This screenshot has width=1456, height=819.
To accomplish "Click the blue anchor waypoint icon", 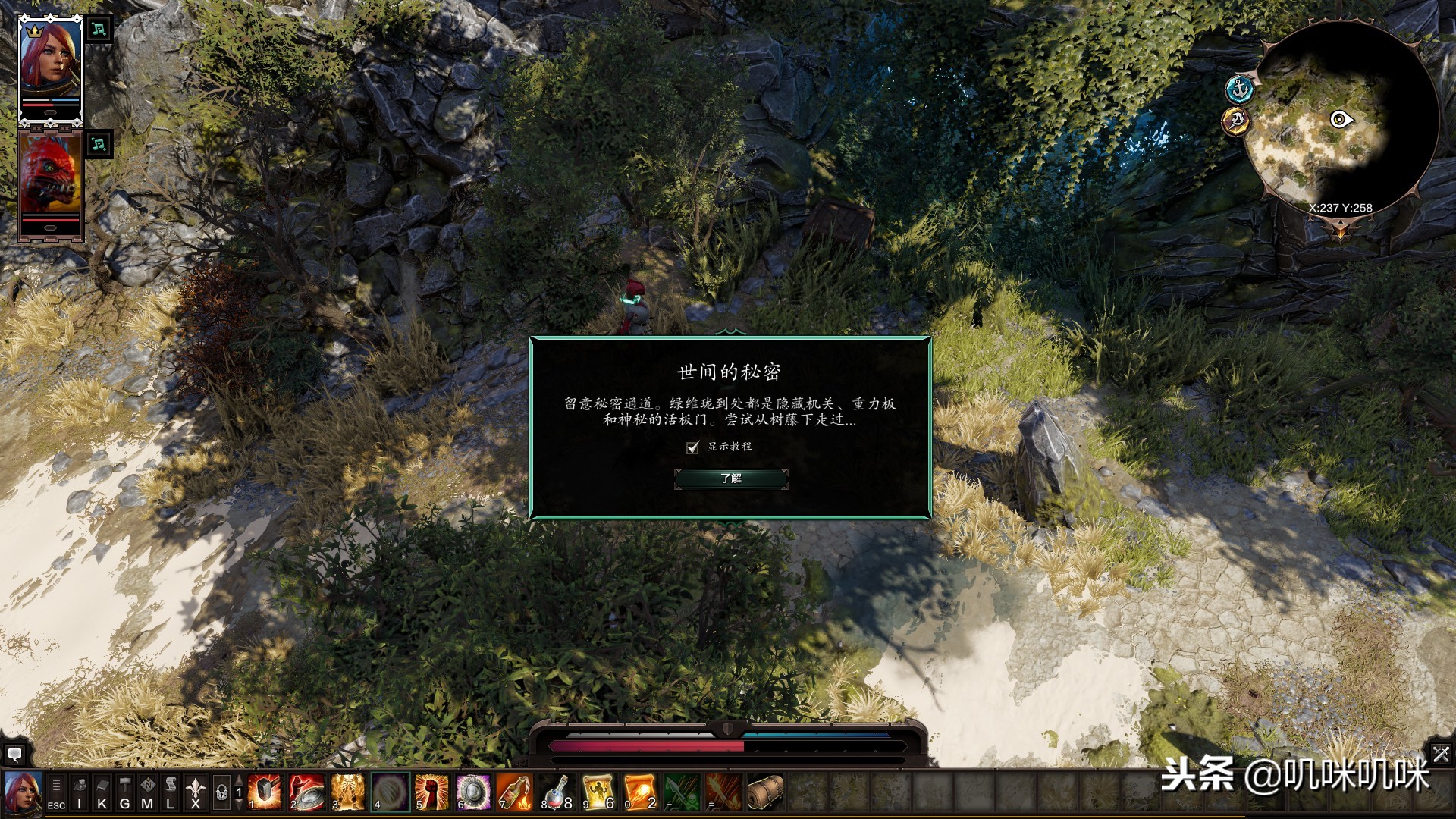I will point(1240,89).
